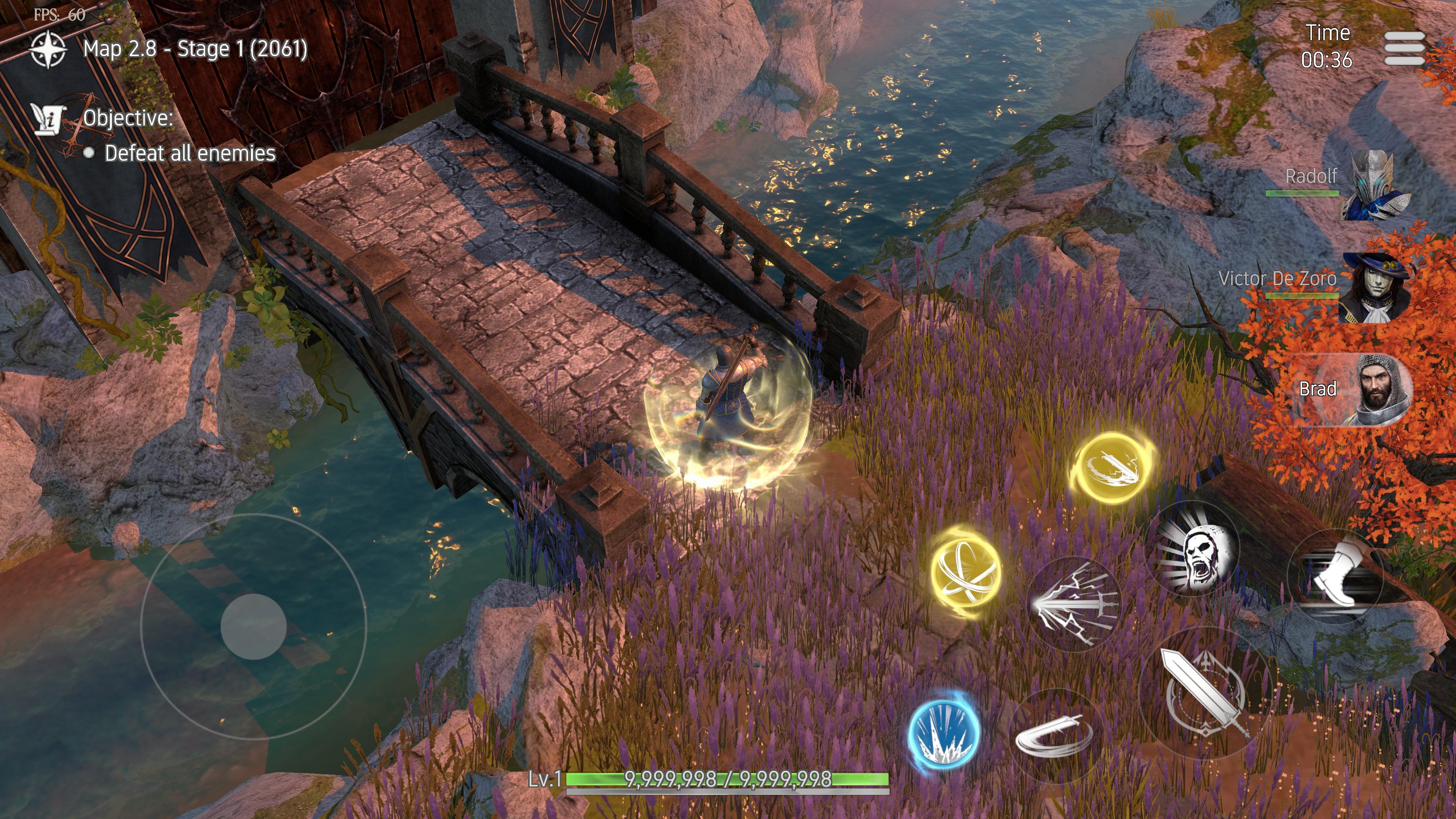Click the compass map icon
Viewport: 1456px width, 819px height.
(48, 49)
